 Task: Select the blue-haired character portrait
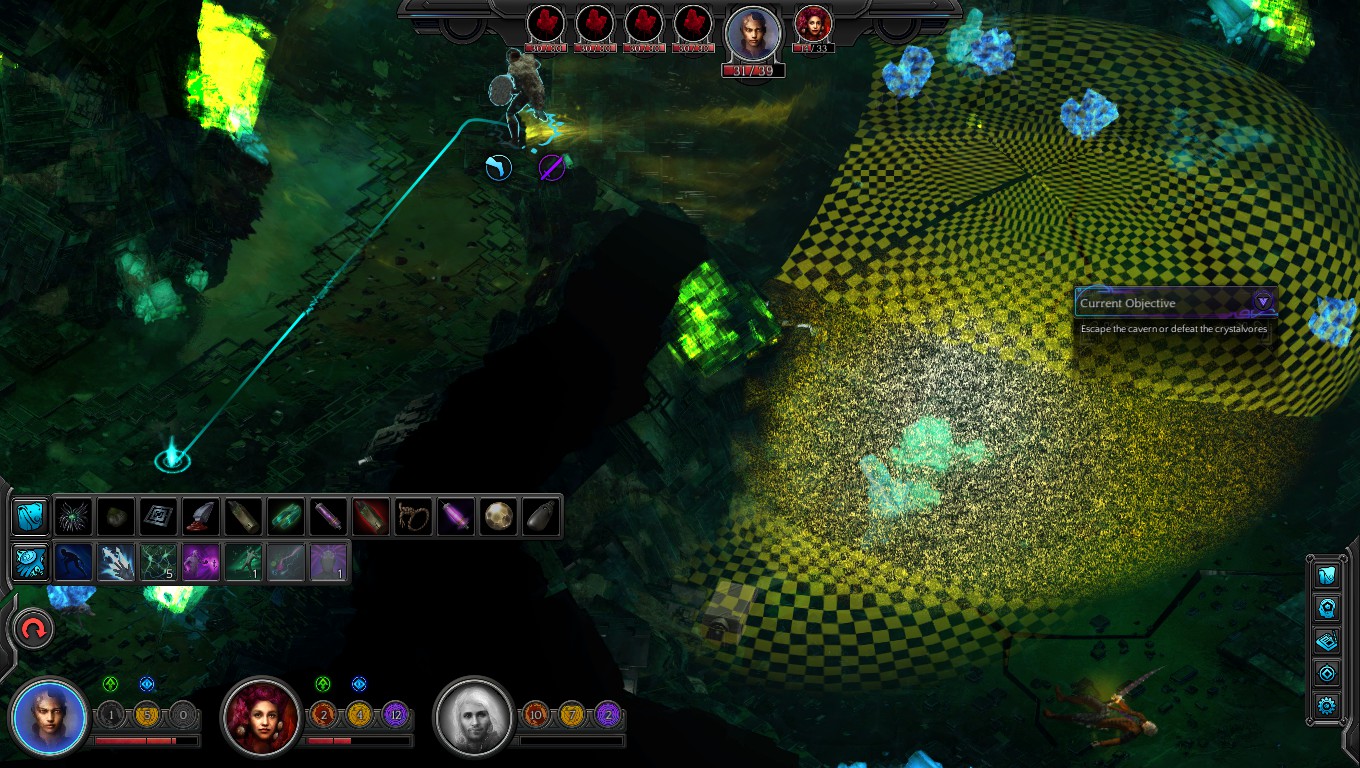[x=48, y=716]
